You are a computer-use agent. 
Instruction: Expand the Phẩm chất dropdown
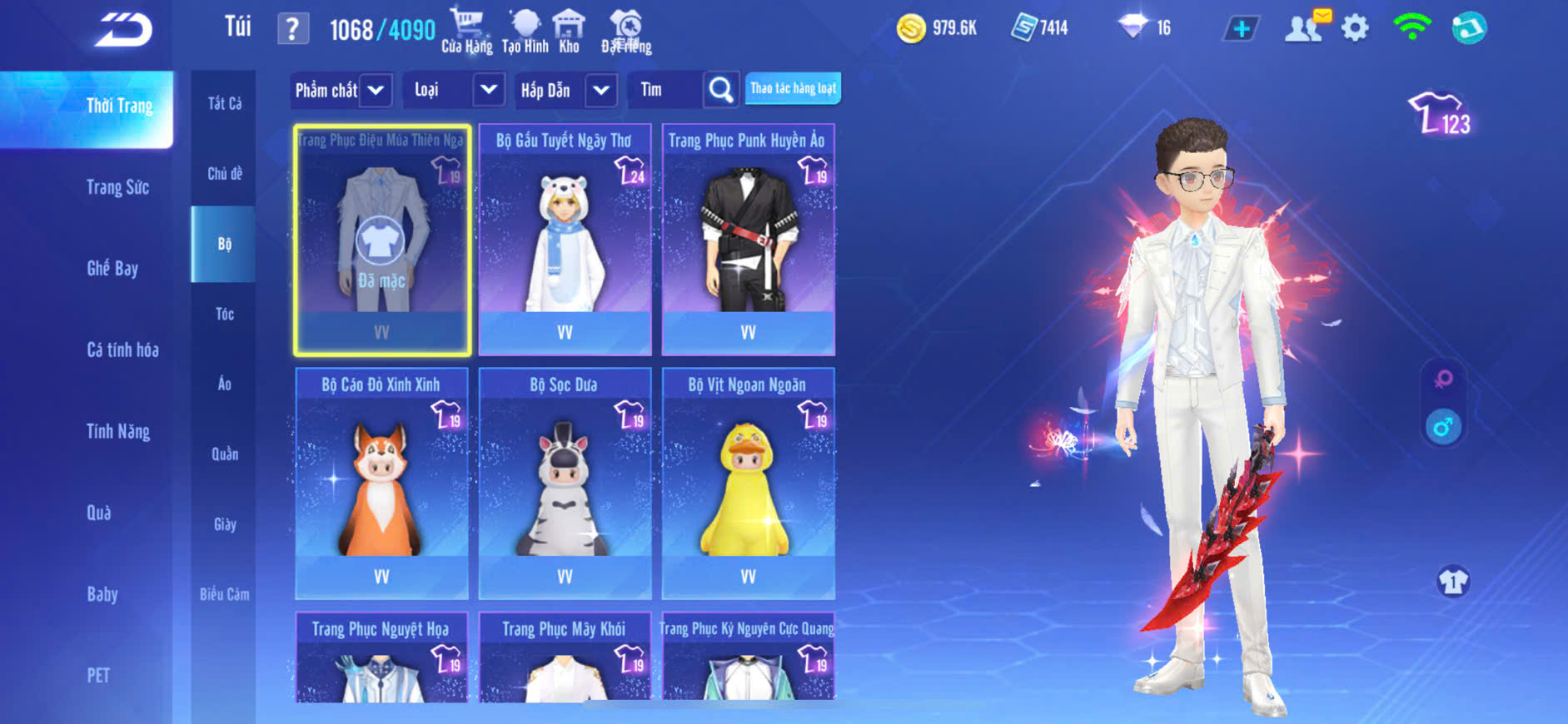[x=376, y=90]
